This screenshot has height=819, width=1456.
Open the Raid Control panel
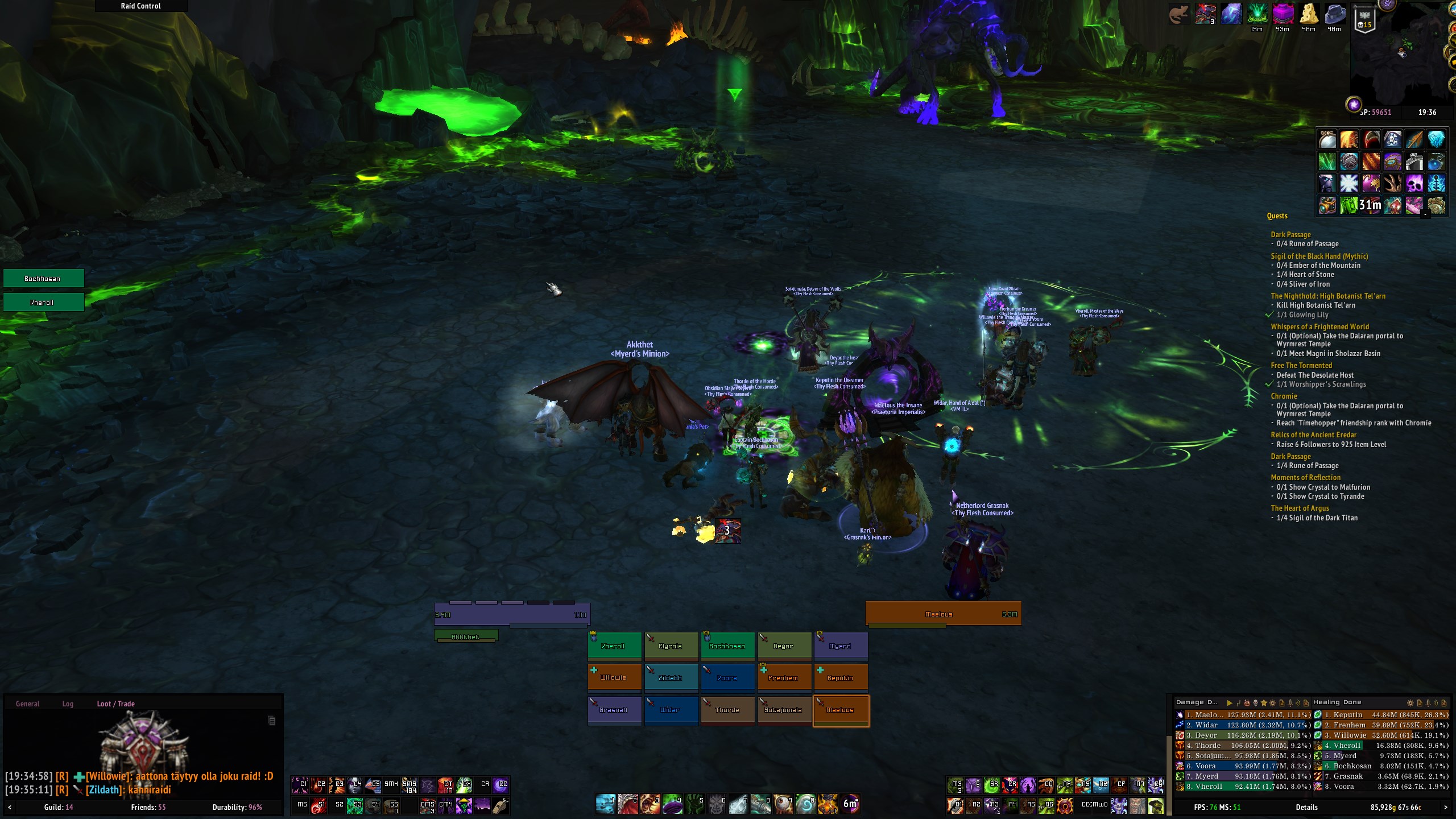click(x=140, y=6)
